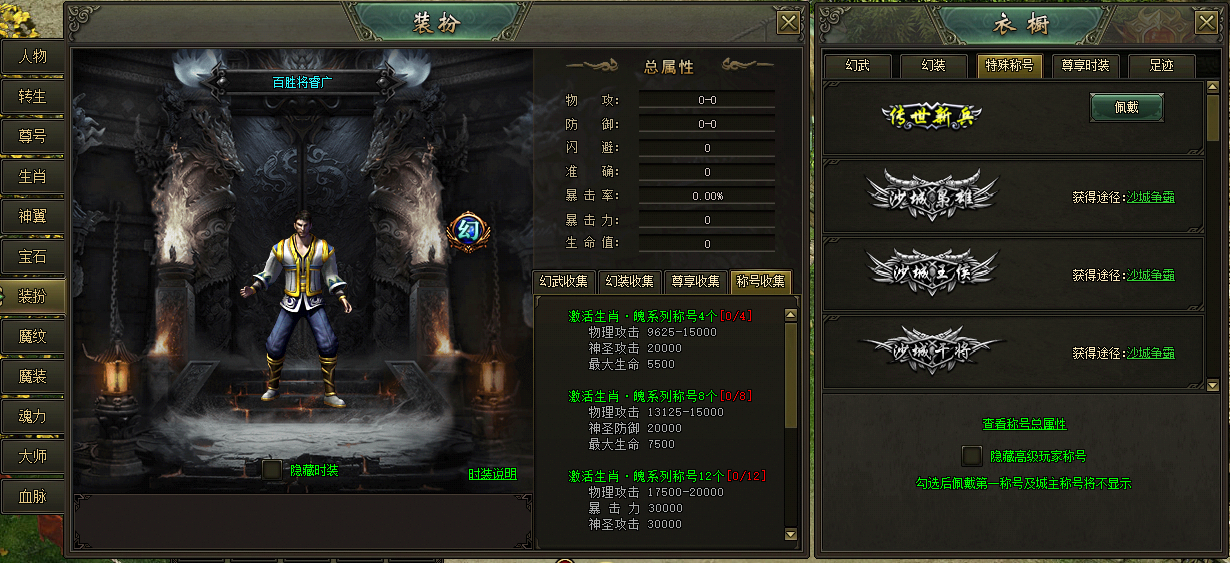The height and width of the screenshot is (563, 1230).
Task: Select the 生肖 zodiac tab
Action: (x=32, y=176)
